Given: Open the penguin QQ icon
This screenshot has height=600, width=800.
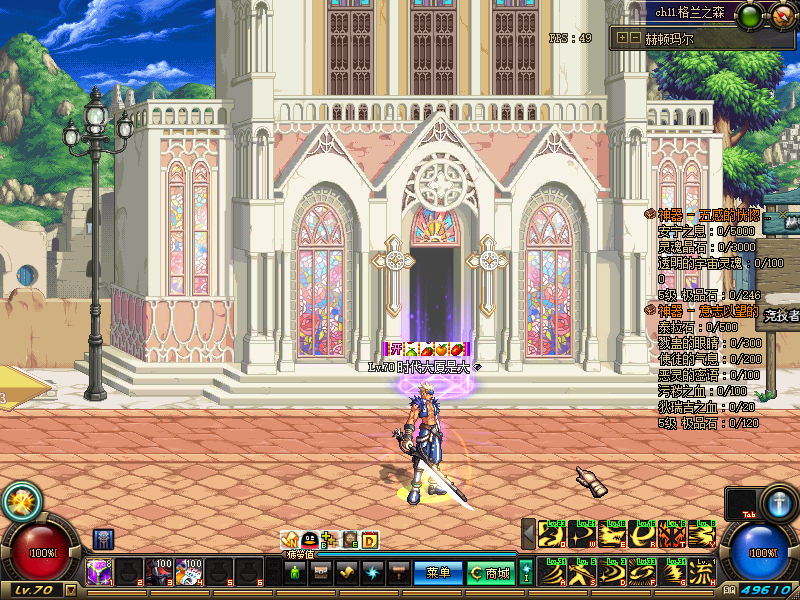Looking at the screenshot, I should tap(310, 540).
